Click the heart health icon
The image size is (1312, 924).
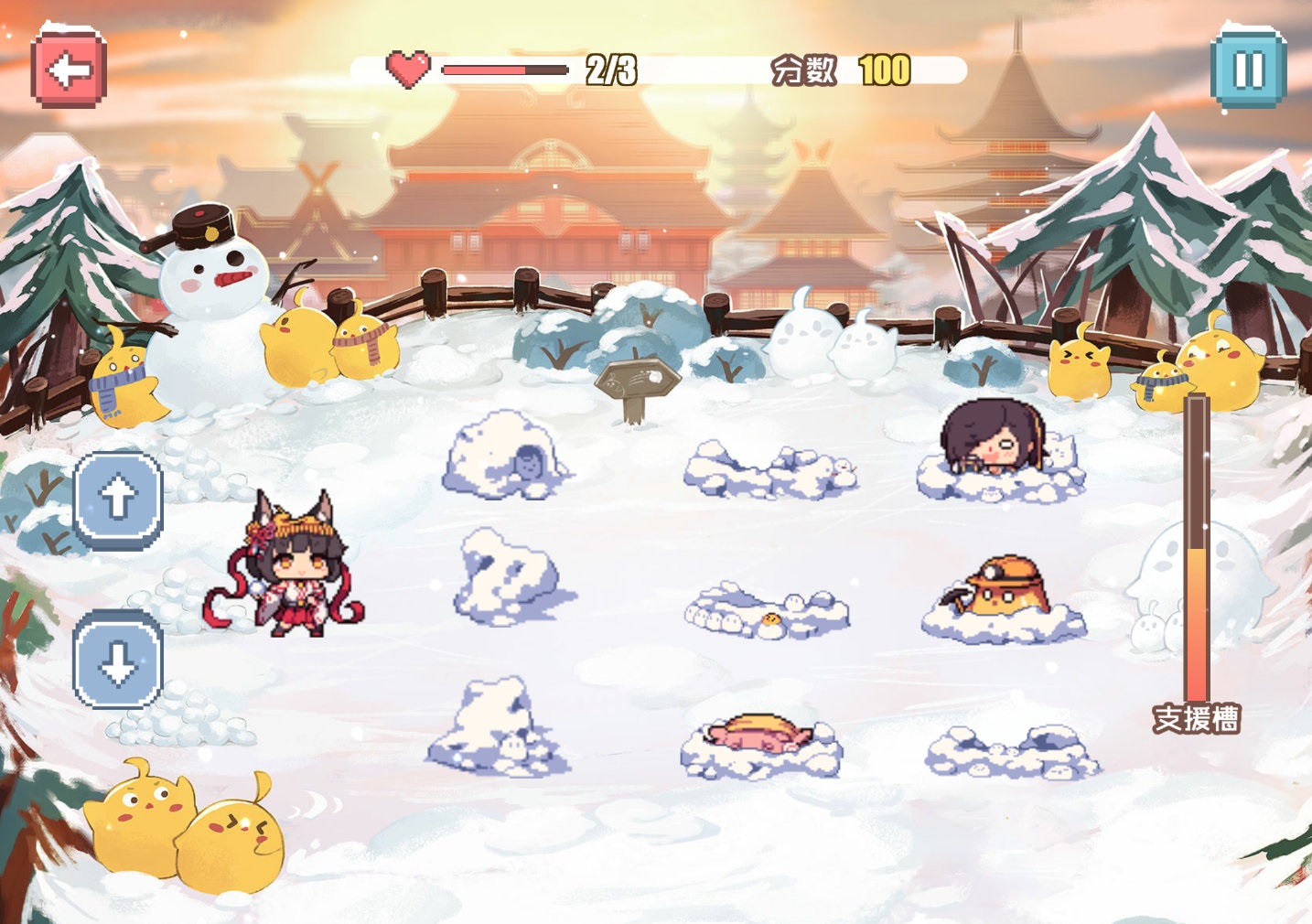pyautogui.click(x=409, y=67)
